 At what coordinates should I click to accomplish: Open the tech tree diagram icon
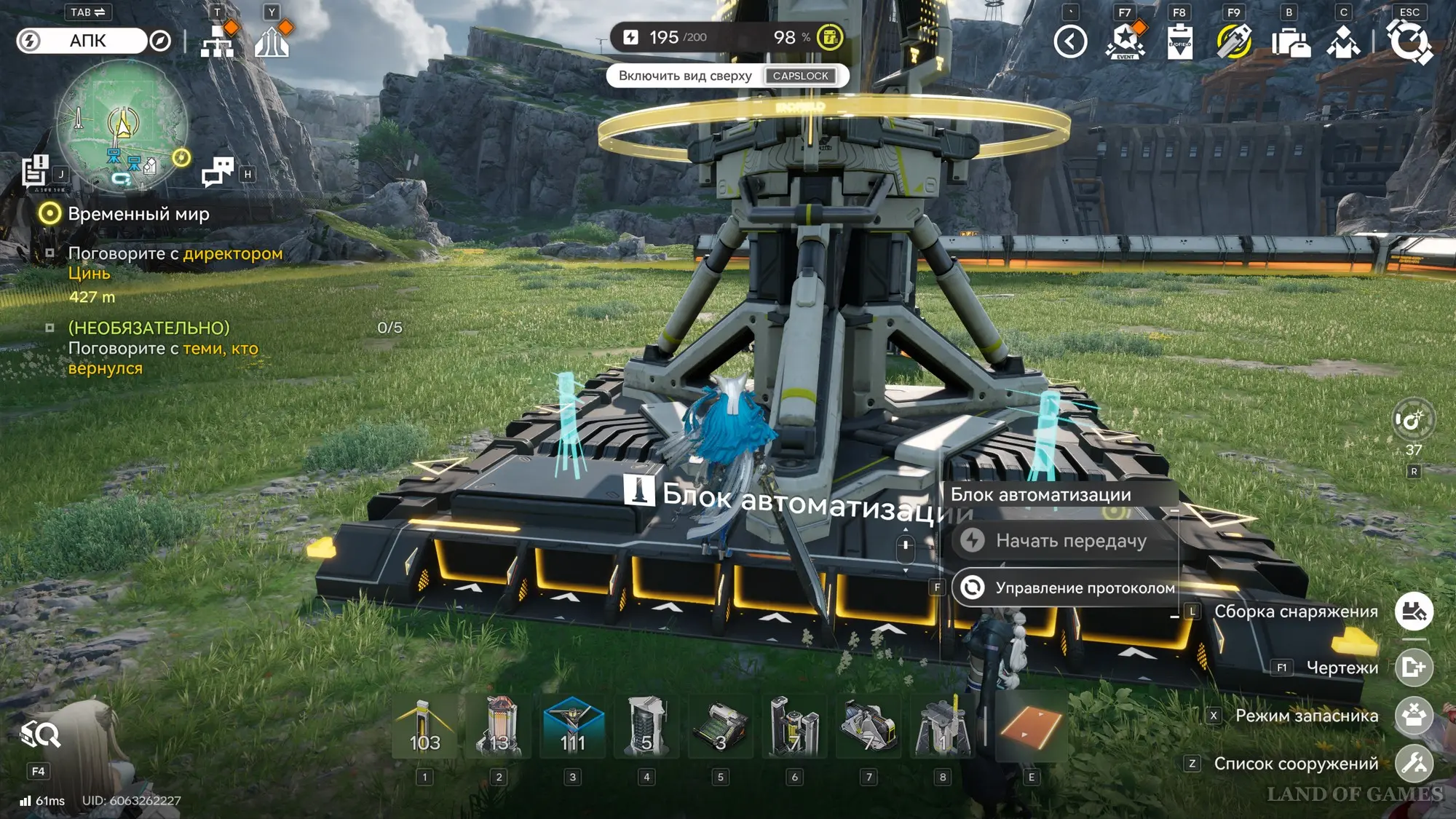click(x=218, y=42)
